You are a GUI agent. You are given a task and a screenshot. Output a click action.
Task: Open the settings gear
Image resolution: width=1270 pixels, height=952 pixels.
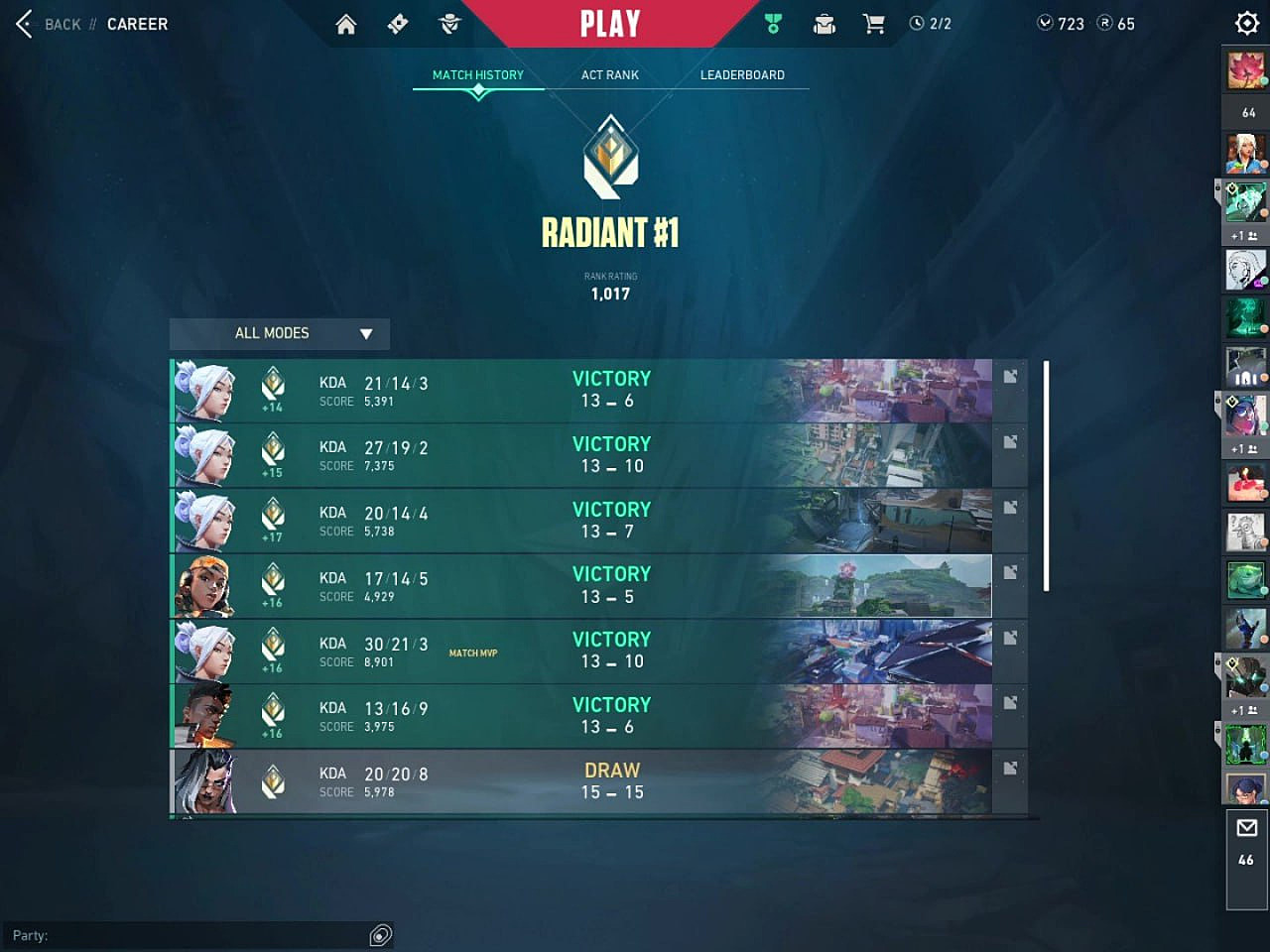(1246, 23)
